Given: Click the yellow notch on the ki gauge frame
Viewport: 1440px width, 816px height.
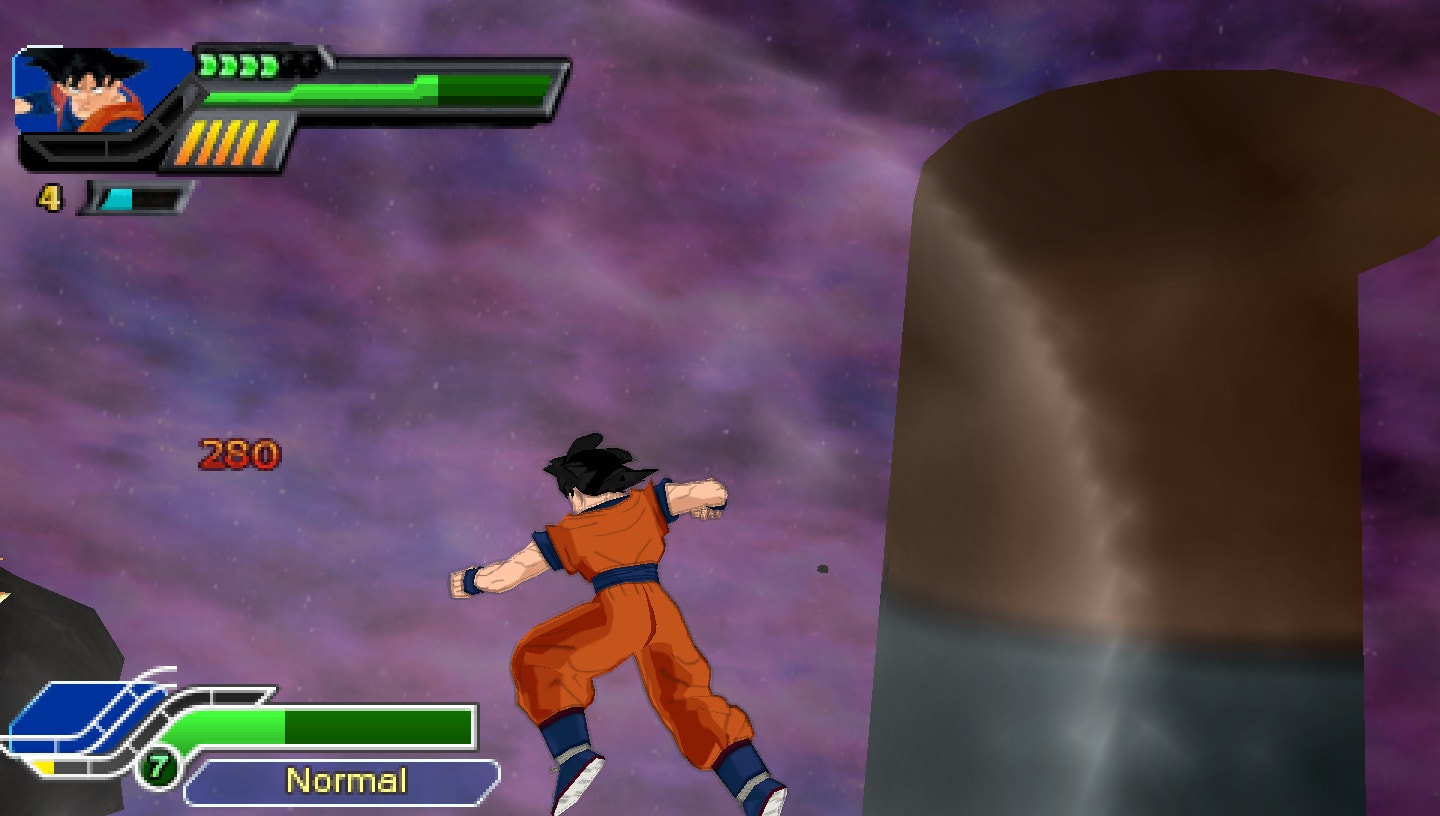Looking at the screenshot, I should (x=43, y=766).
